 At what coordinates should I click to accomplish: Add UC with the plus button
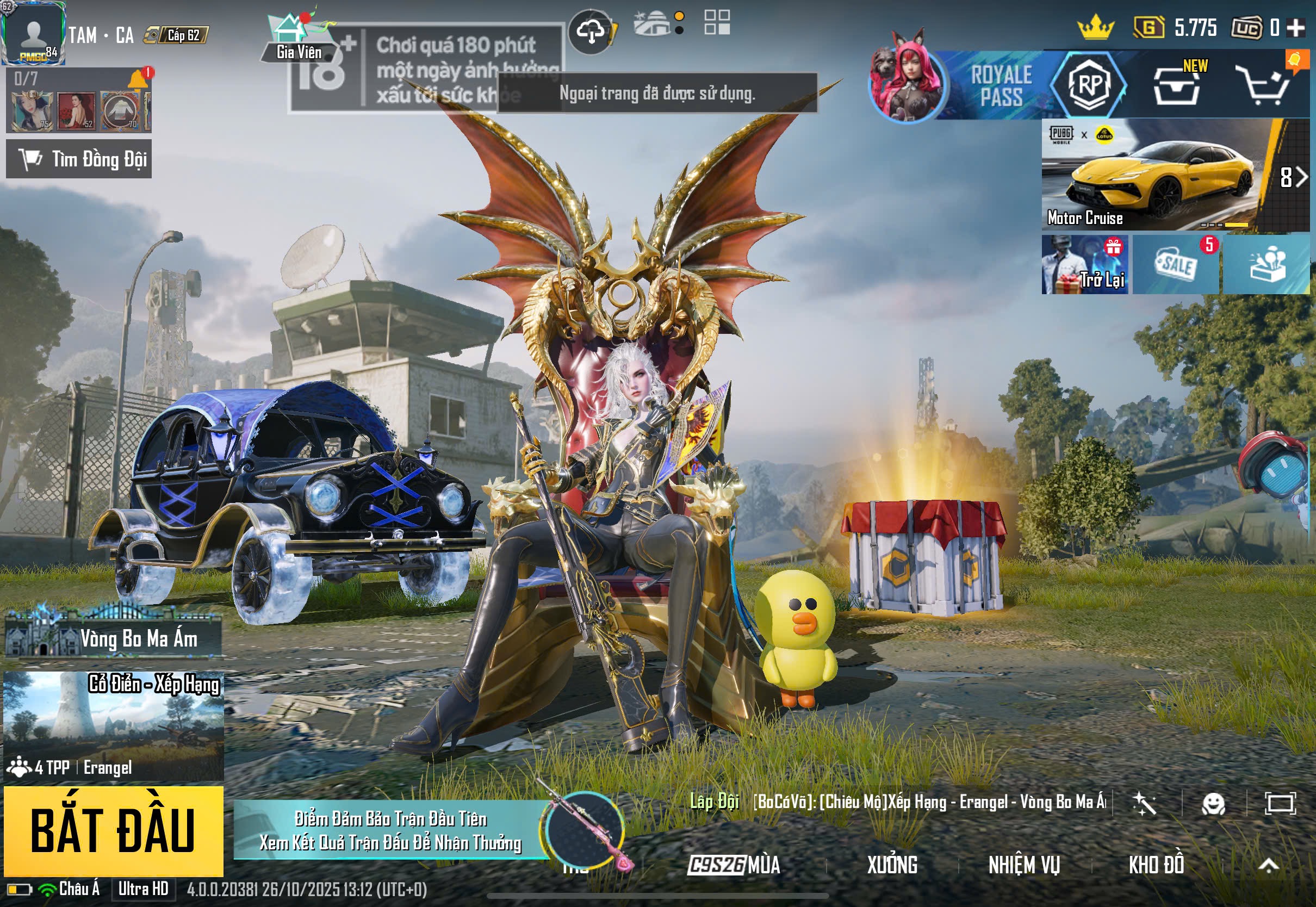pos(1295,28)
